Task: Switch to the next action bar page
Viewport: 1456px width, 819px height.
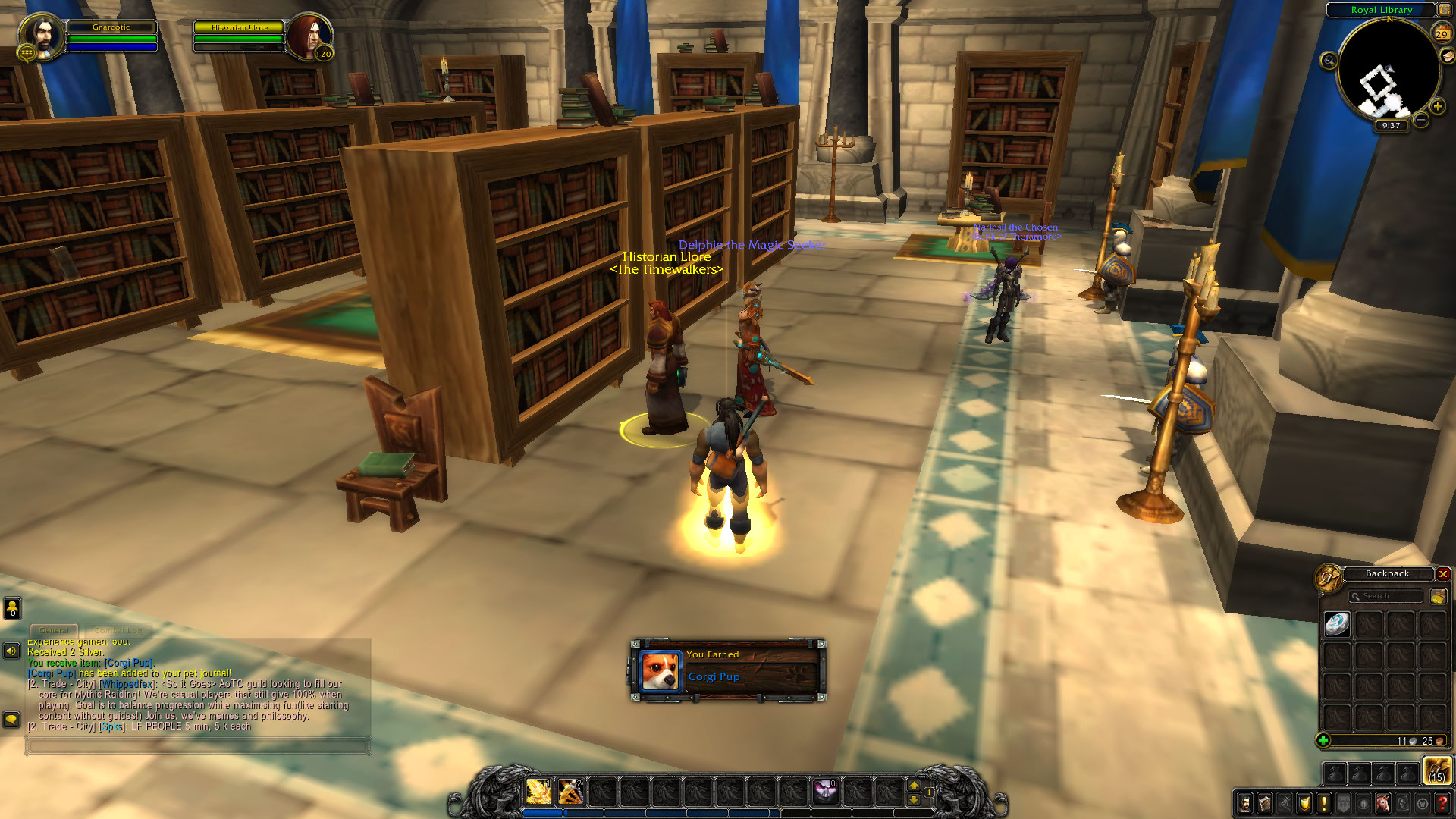Action: pos(914,786)
